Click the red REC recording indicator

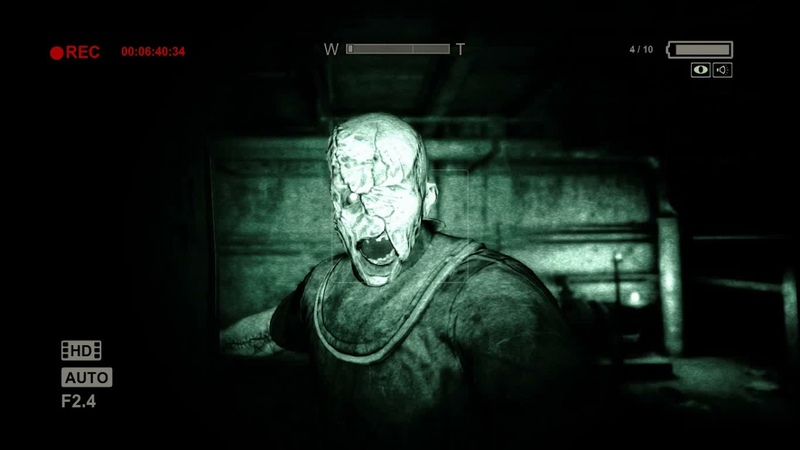(75, 52)
